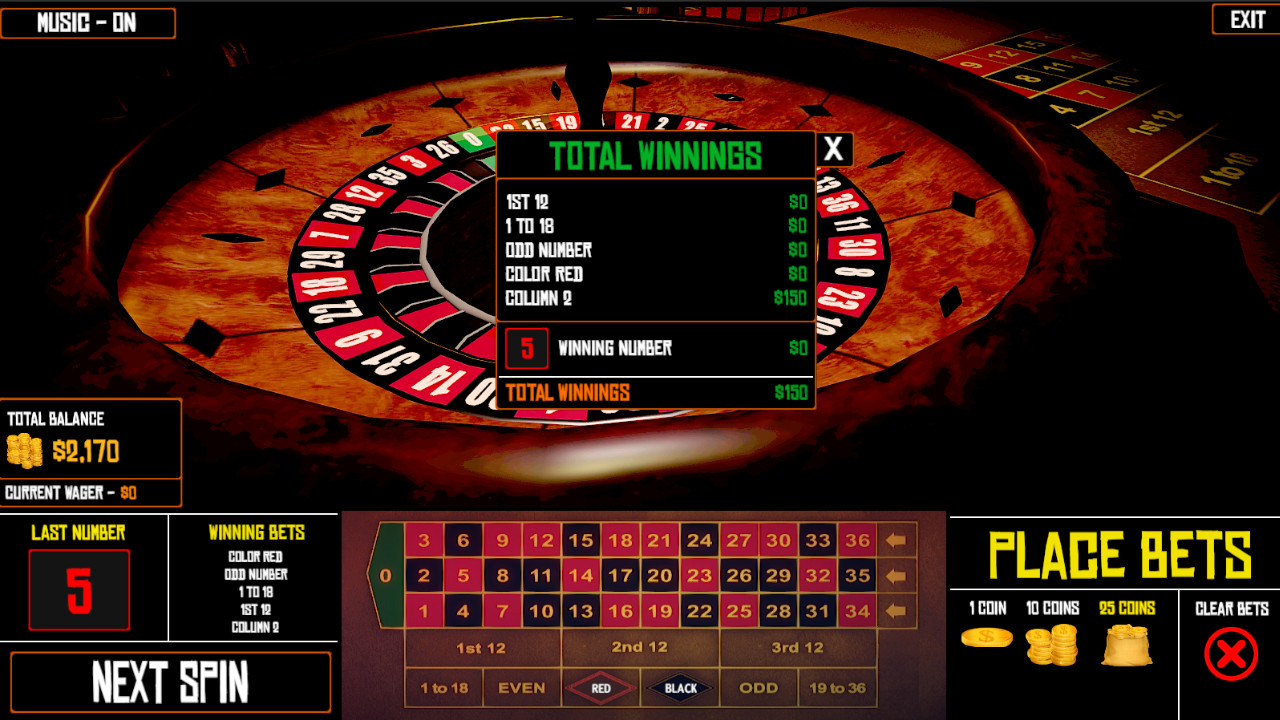Click the orange arrow beside the top number row
The height and width of the screenshot is (720, 1280).
point(897,540)
